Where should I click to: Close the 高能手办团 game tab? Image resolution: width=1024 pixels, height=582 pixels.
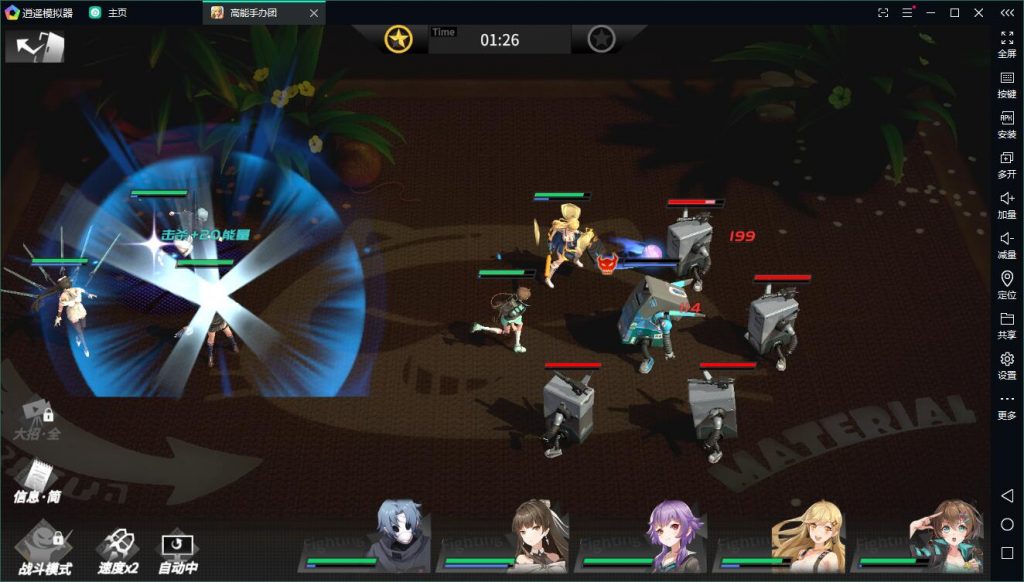(313, 13)
